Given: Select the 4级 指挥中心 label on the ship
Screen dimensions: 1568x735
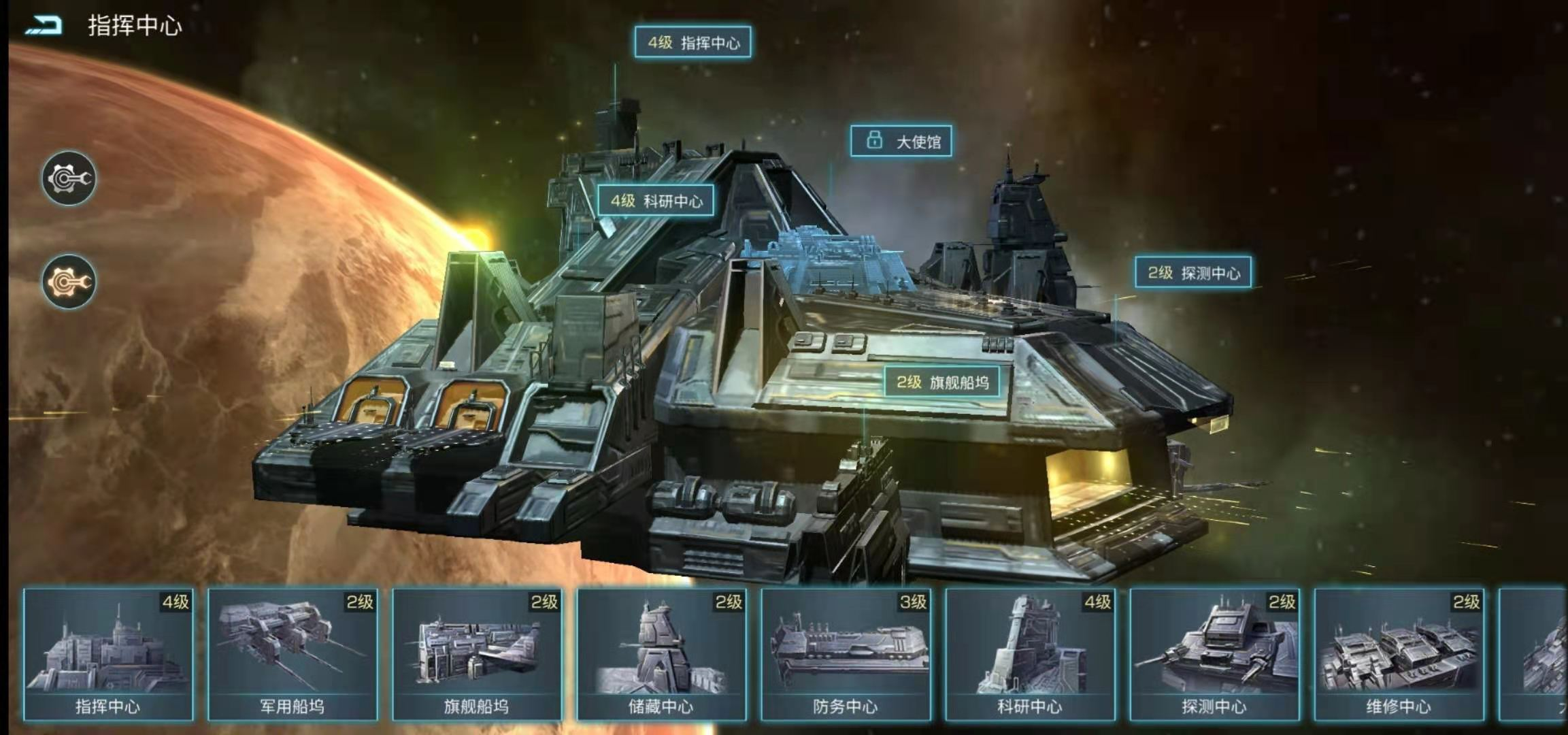Looking at the screenshot, I should click(693, 42).
